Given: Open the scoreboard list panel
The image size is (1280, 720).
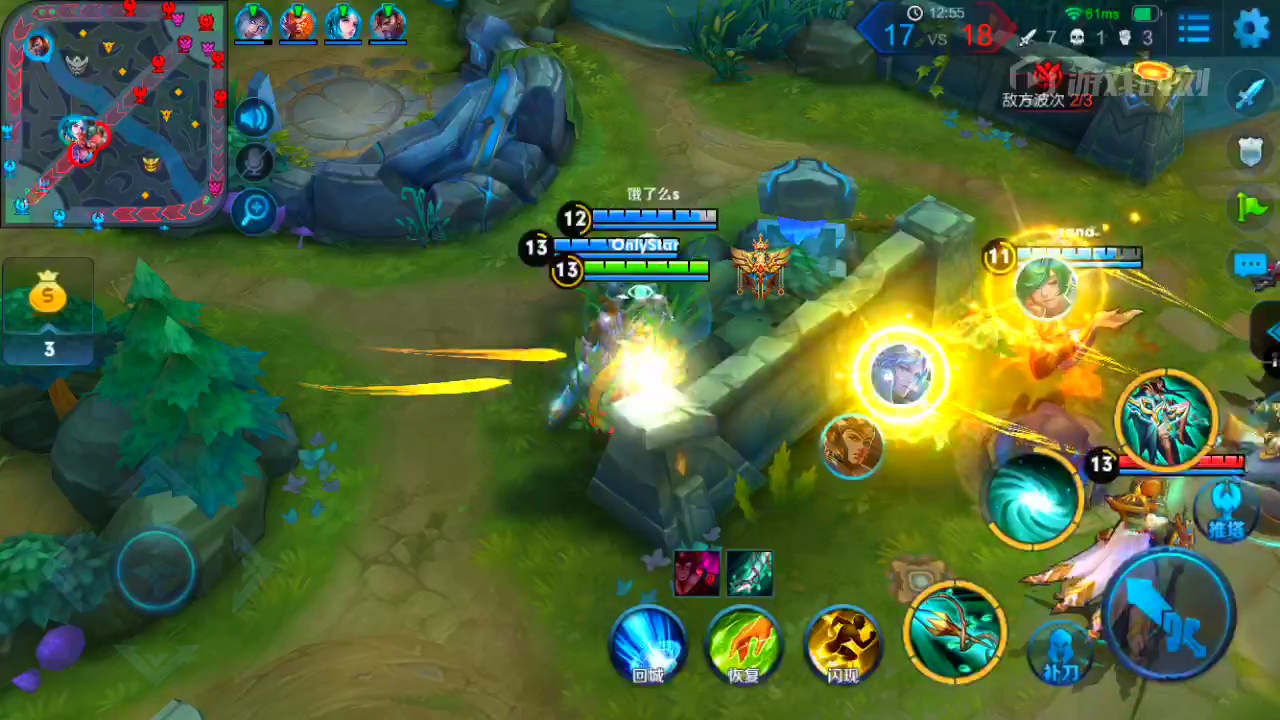Looking at the screenshot, I should tap(1194, 29).
